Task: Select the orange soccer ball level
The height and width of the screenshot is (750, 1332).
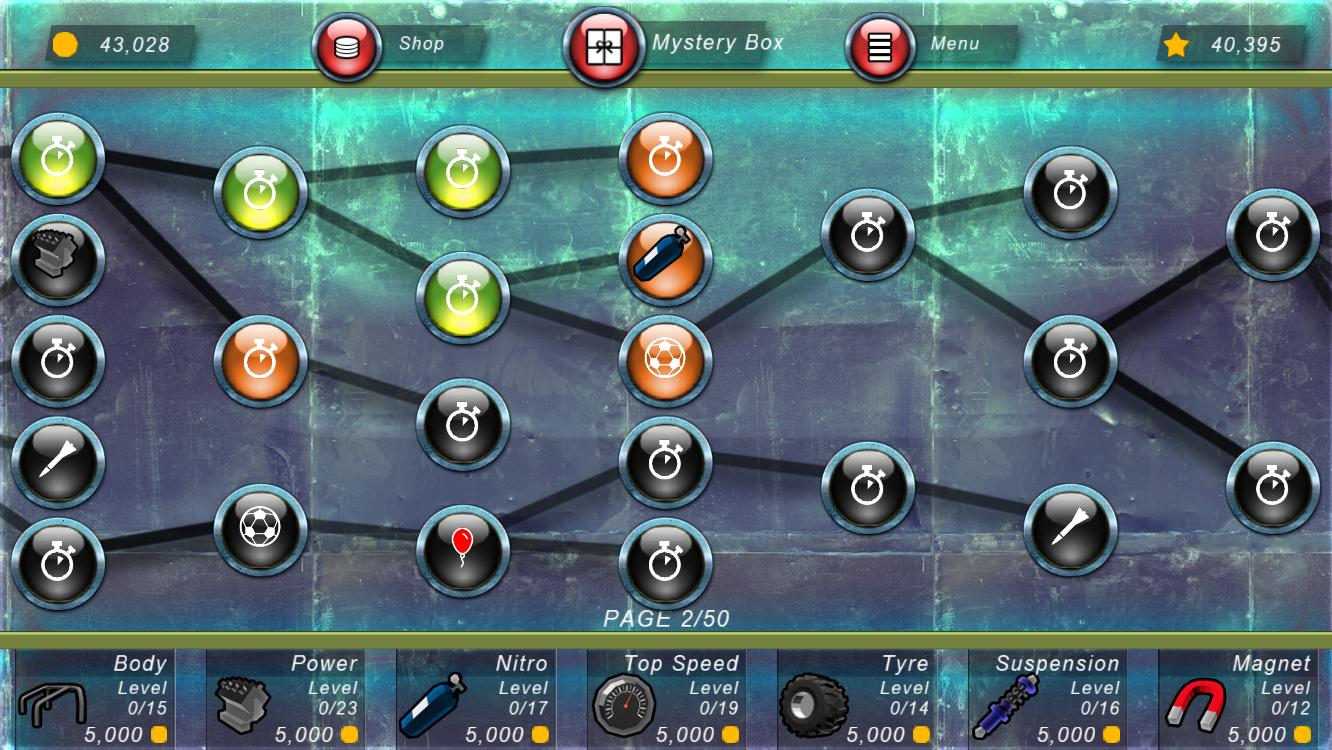Action: tap(665, 361)
